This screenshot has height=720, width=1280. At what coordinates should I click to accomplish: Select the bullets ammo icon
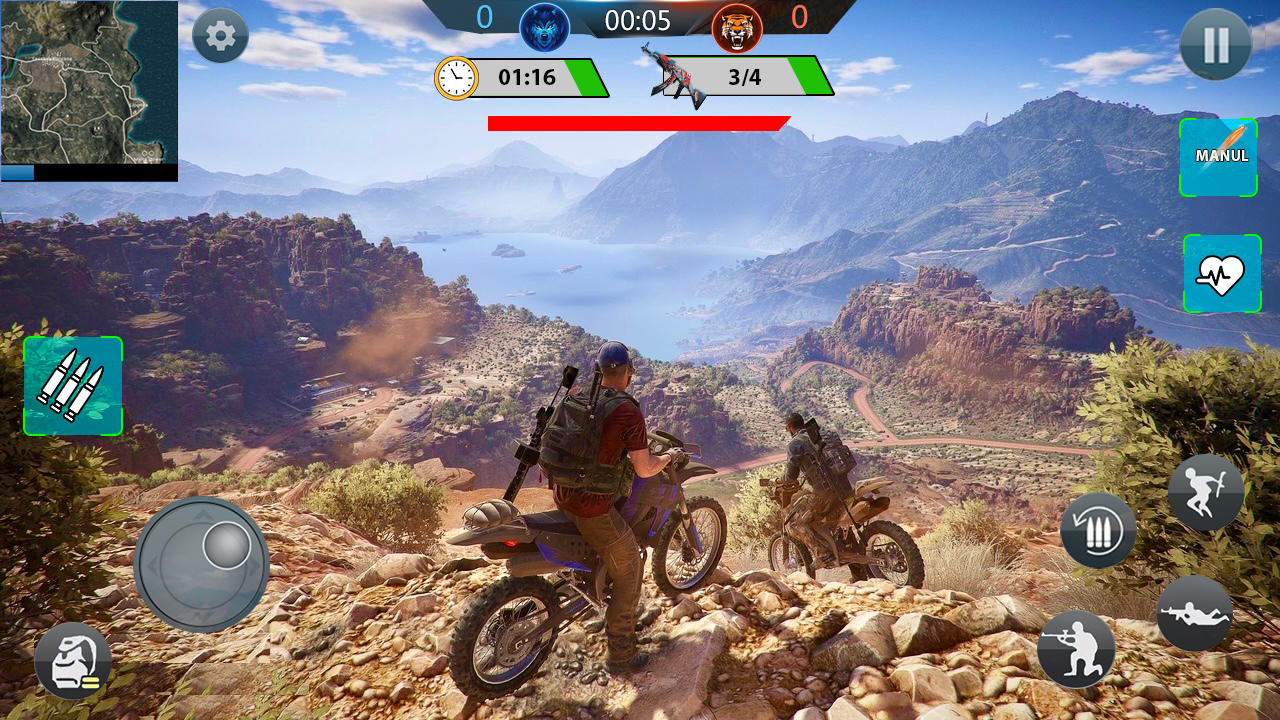pos(71,386)
